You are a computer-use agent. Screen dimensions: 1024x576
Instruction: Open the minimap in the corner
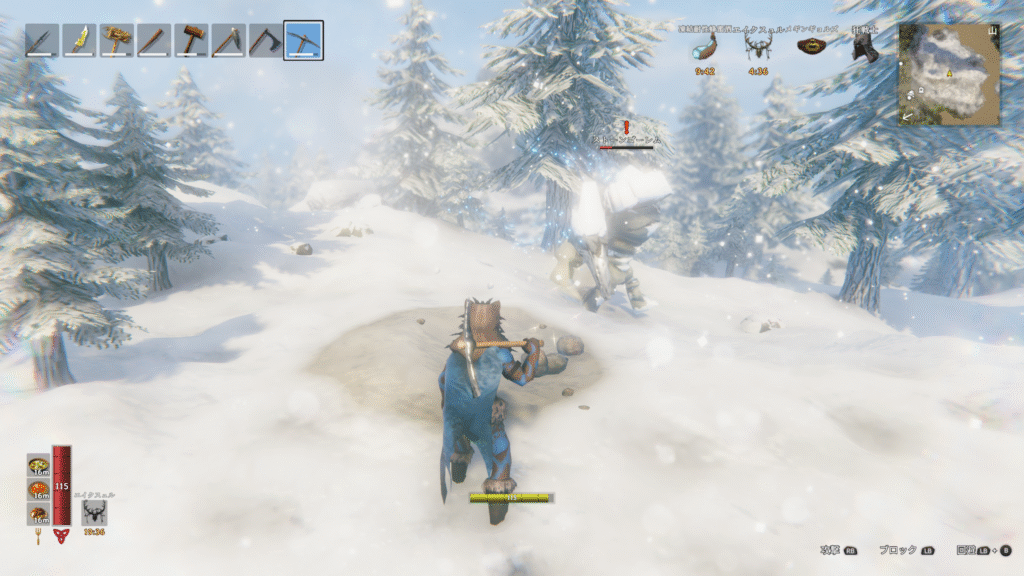coord(949,74)
